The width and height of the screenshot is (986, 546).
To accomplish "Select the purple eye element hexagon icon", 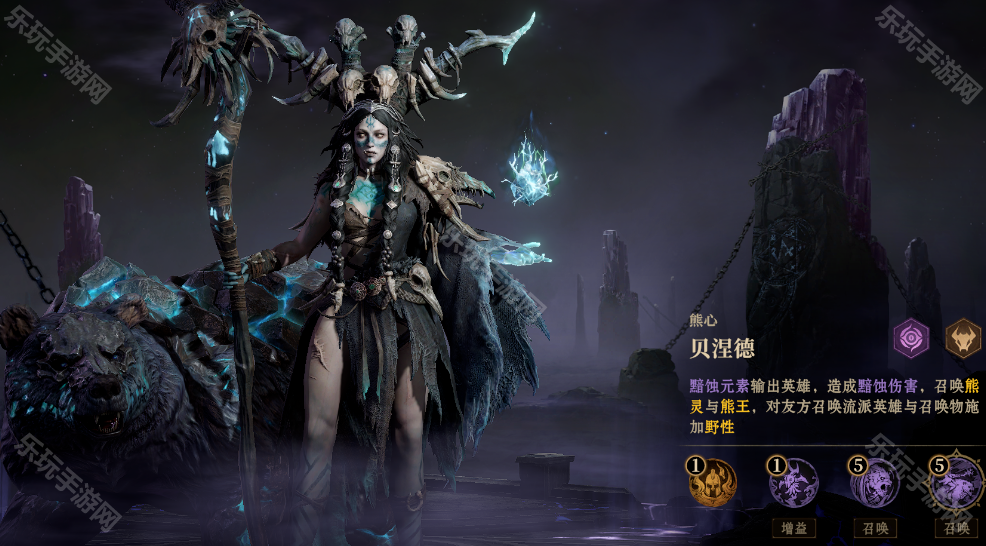I will [x=911, y=338].
